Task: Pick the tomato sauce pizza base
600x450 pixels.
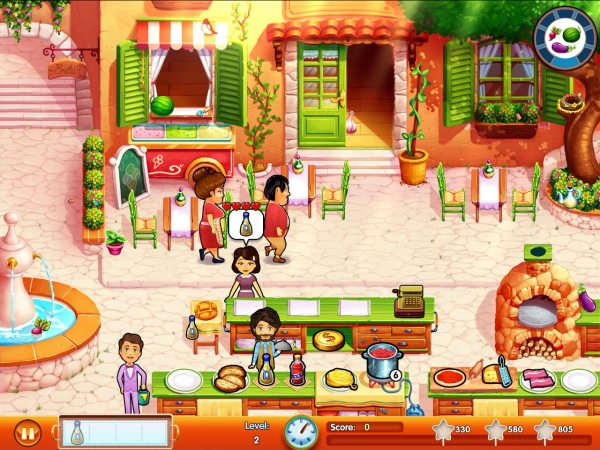Action: point(449,378)
